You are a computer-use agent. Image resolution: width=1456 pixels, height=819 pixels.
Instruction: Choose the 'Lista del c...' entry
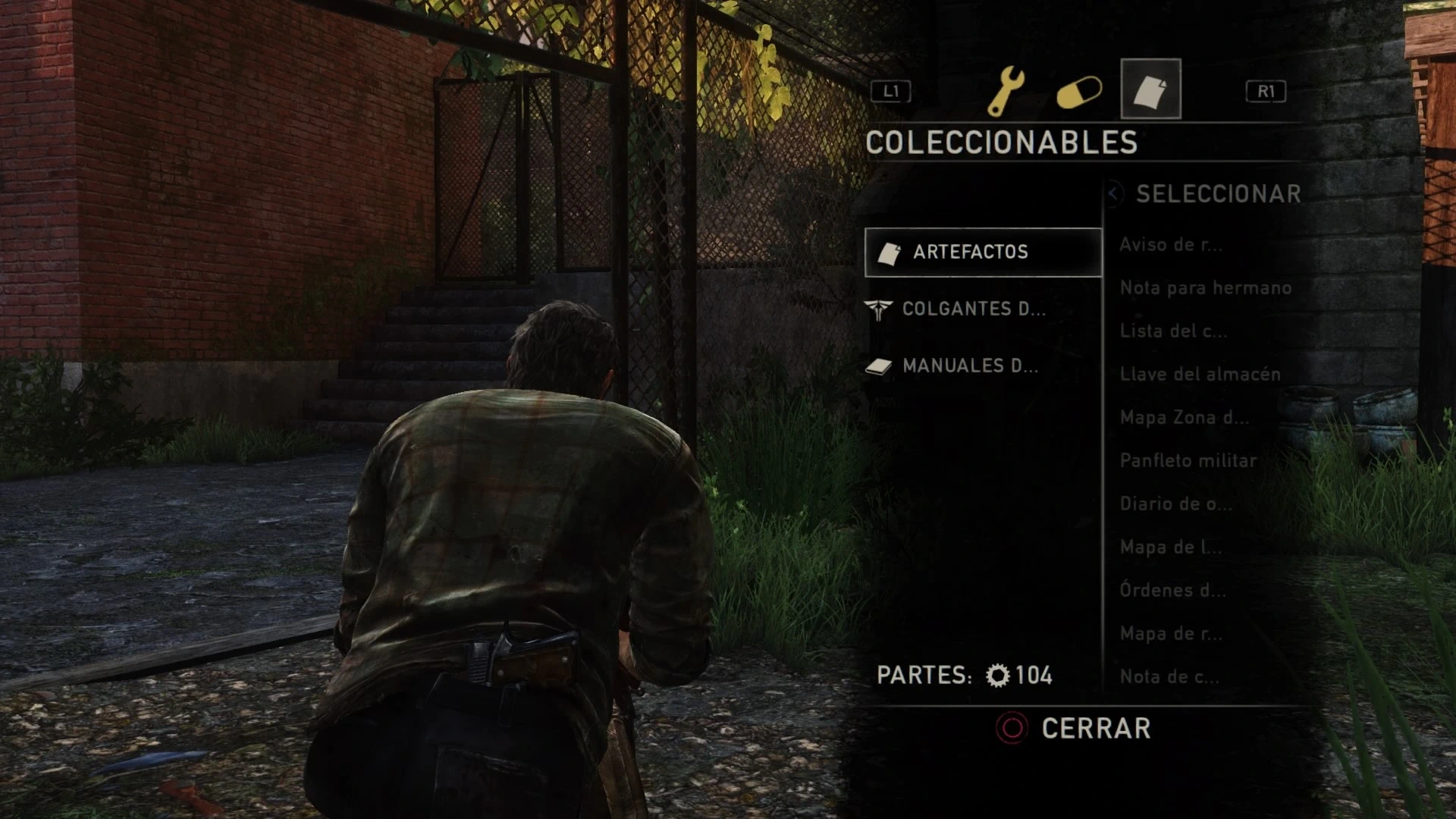(x=1173, y=331)
